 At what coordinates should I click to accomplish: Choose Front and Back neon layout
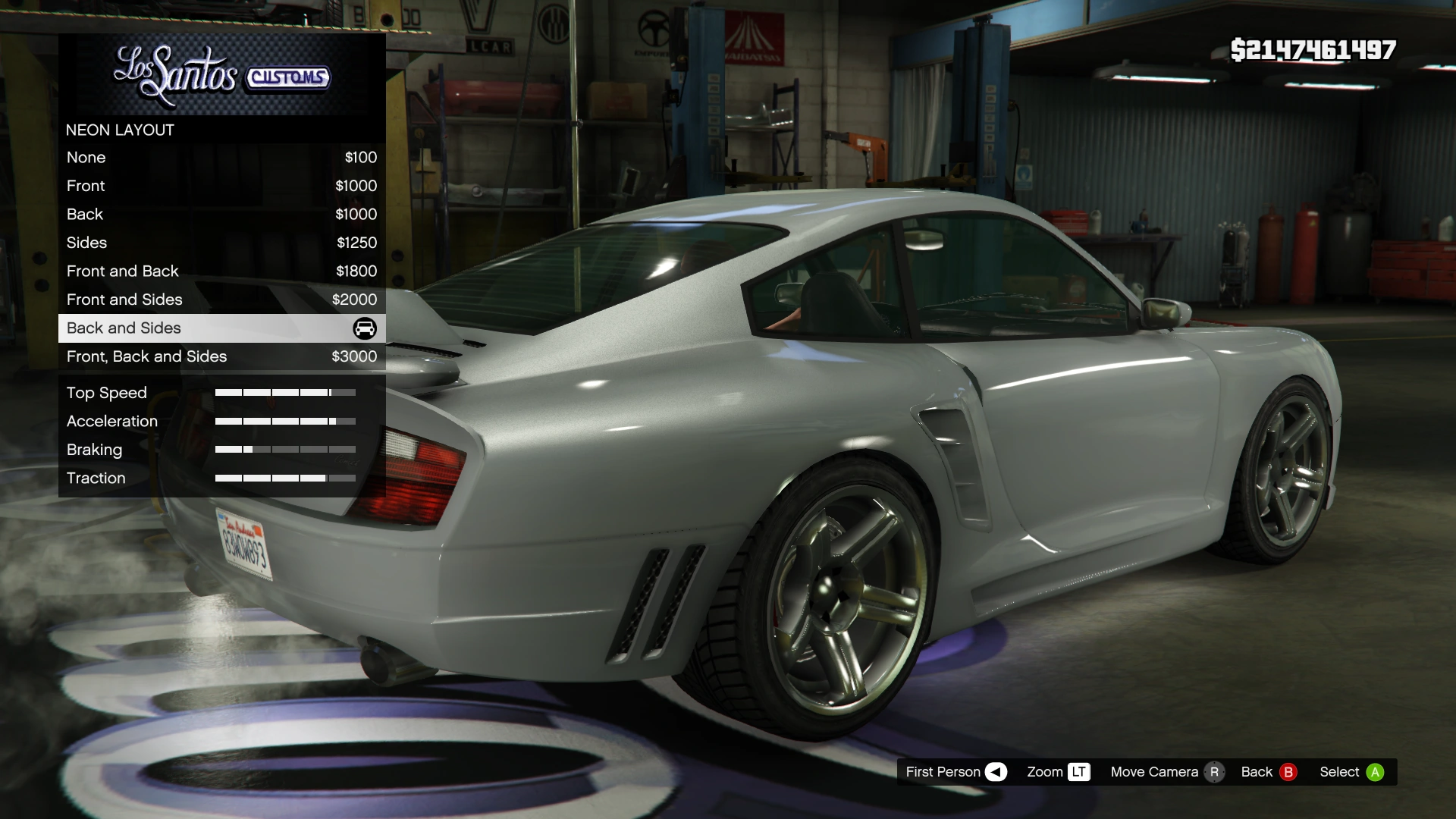tap(221, 271)
